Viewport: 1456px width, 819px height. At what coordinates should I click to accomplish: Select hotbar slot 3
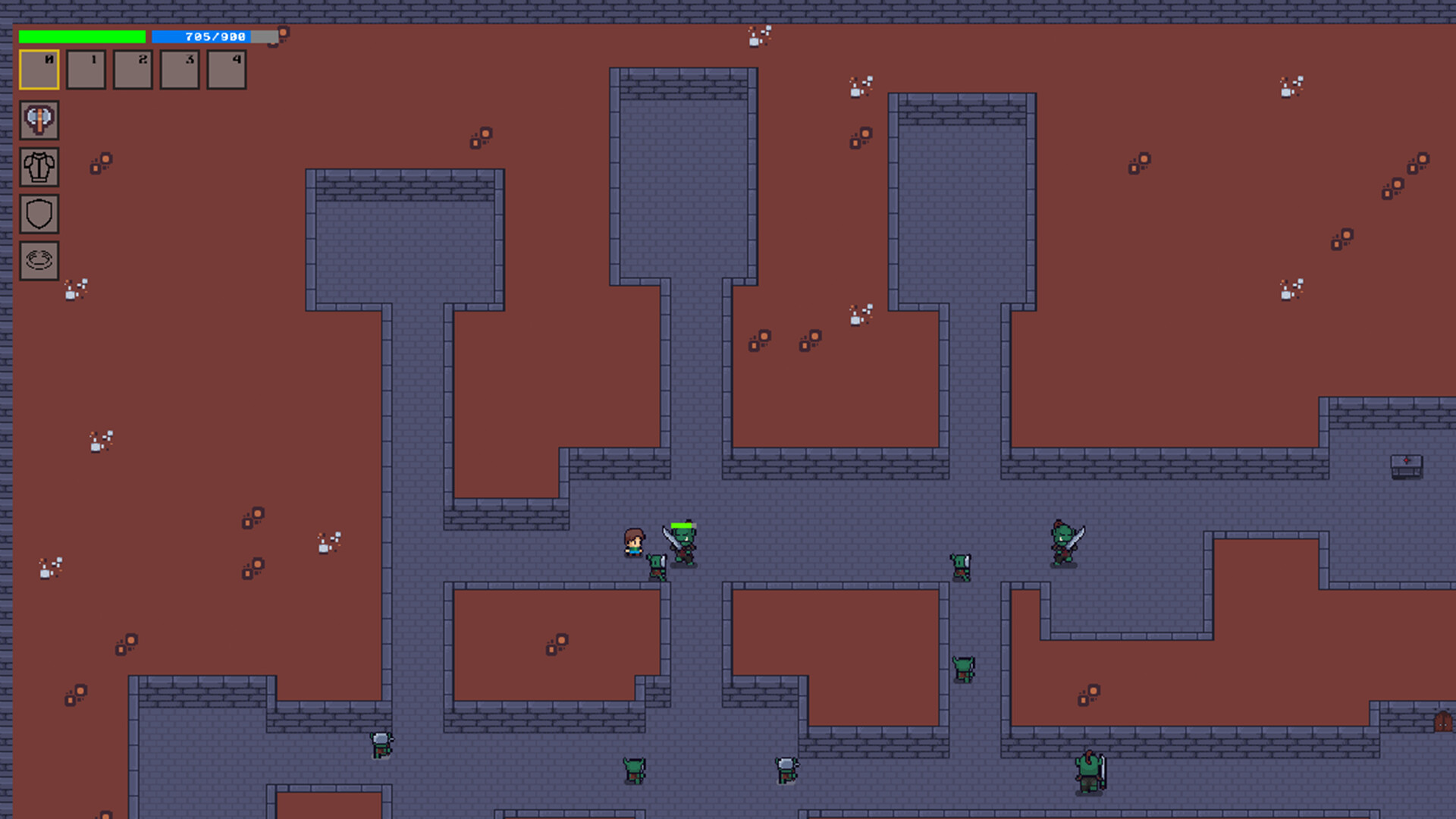tap(180, 70)
